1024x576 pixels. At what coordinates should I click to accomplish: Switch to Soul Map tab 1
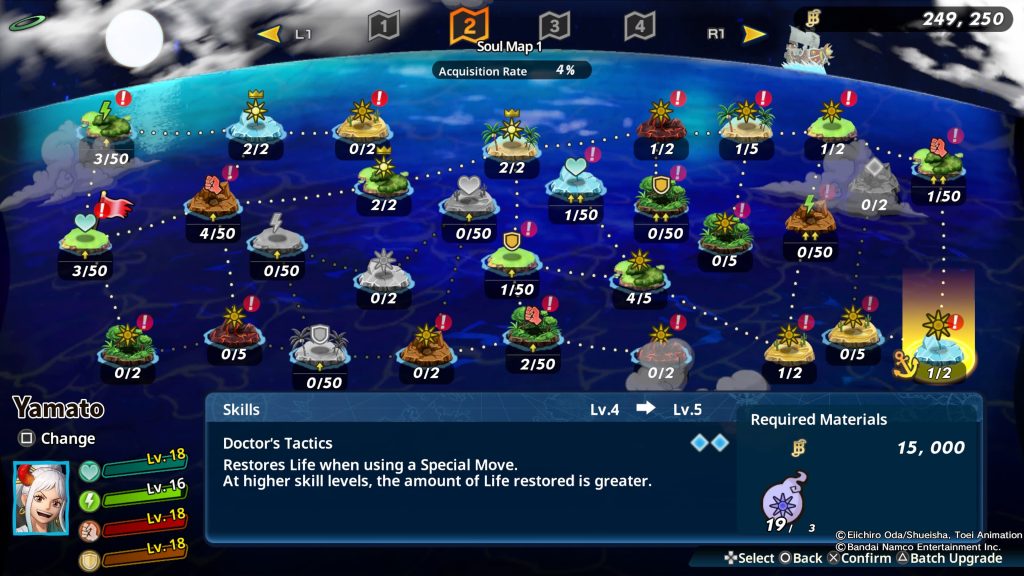click(384, 26)
